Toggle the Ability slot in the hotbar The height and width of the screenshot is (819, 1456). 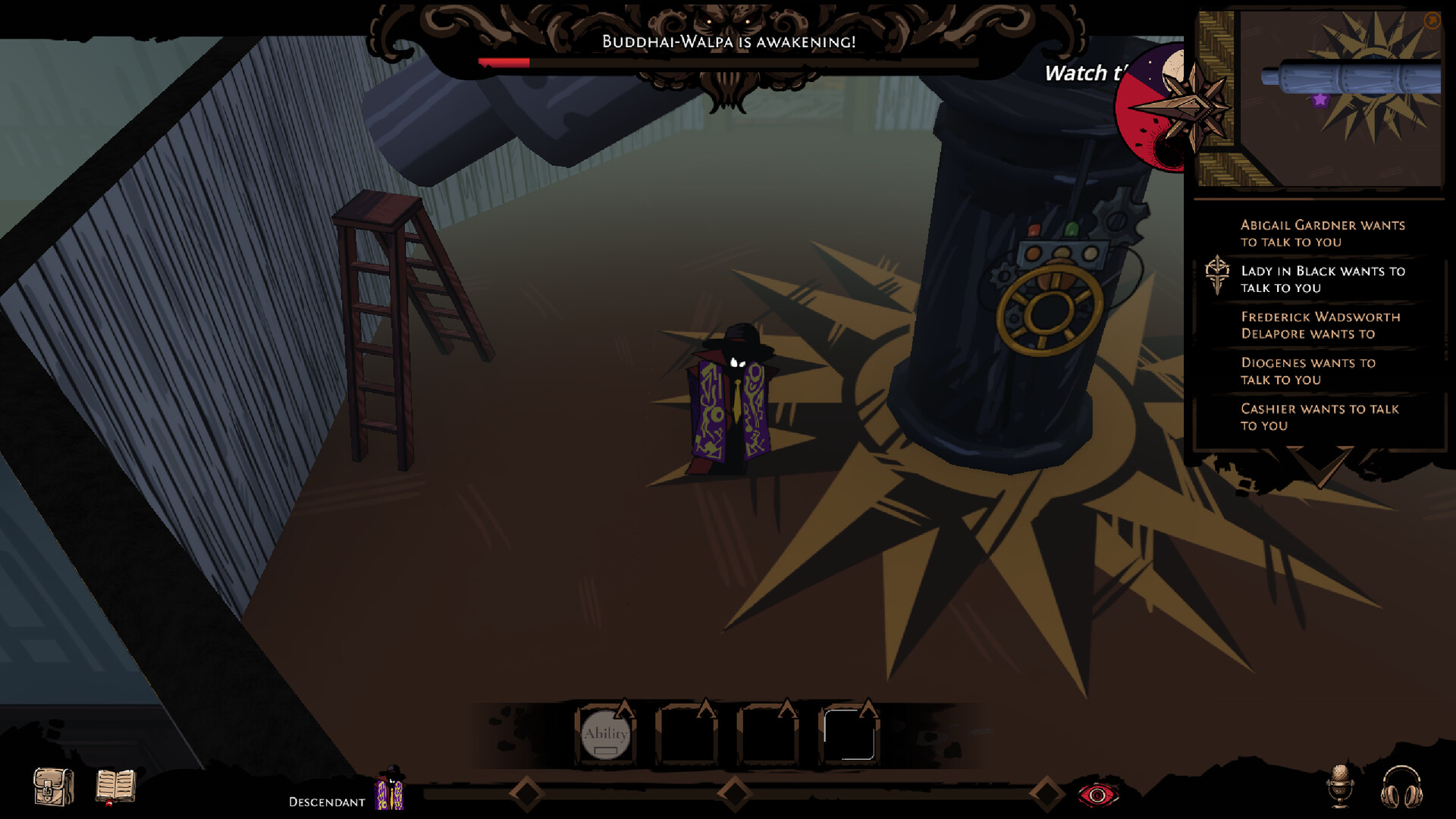(x=605, y=734)
